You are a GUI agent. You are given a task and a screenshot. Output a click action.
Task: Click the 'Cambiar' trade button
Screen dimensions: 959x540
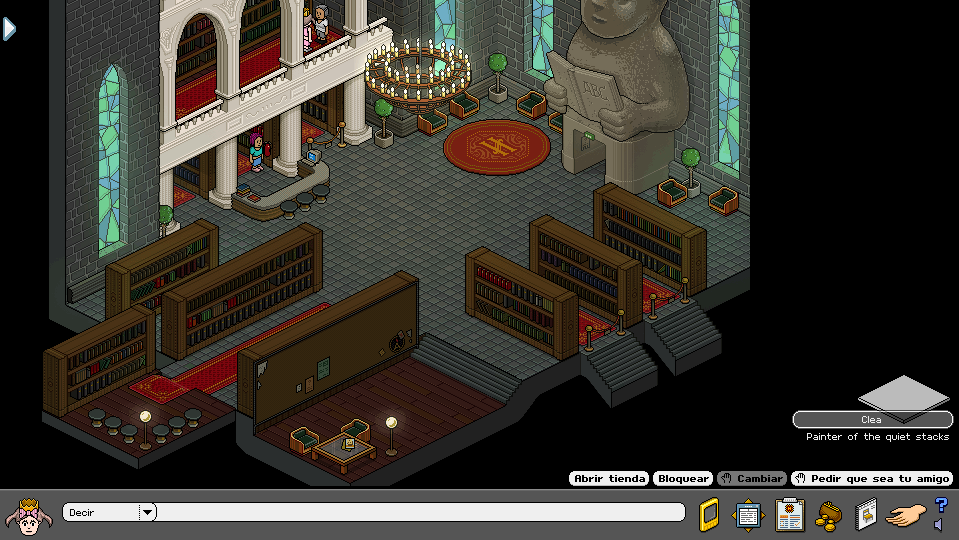pyautogui.click(x=751, y=479)
